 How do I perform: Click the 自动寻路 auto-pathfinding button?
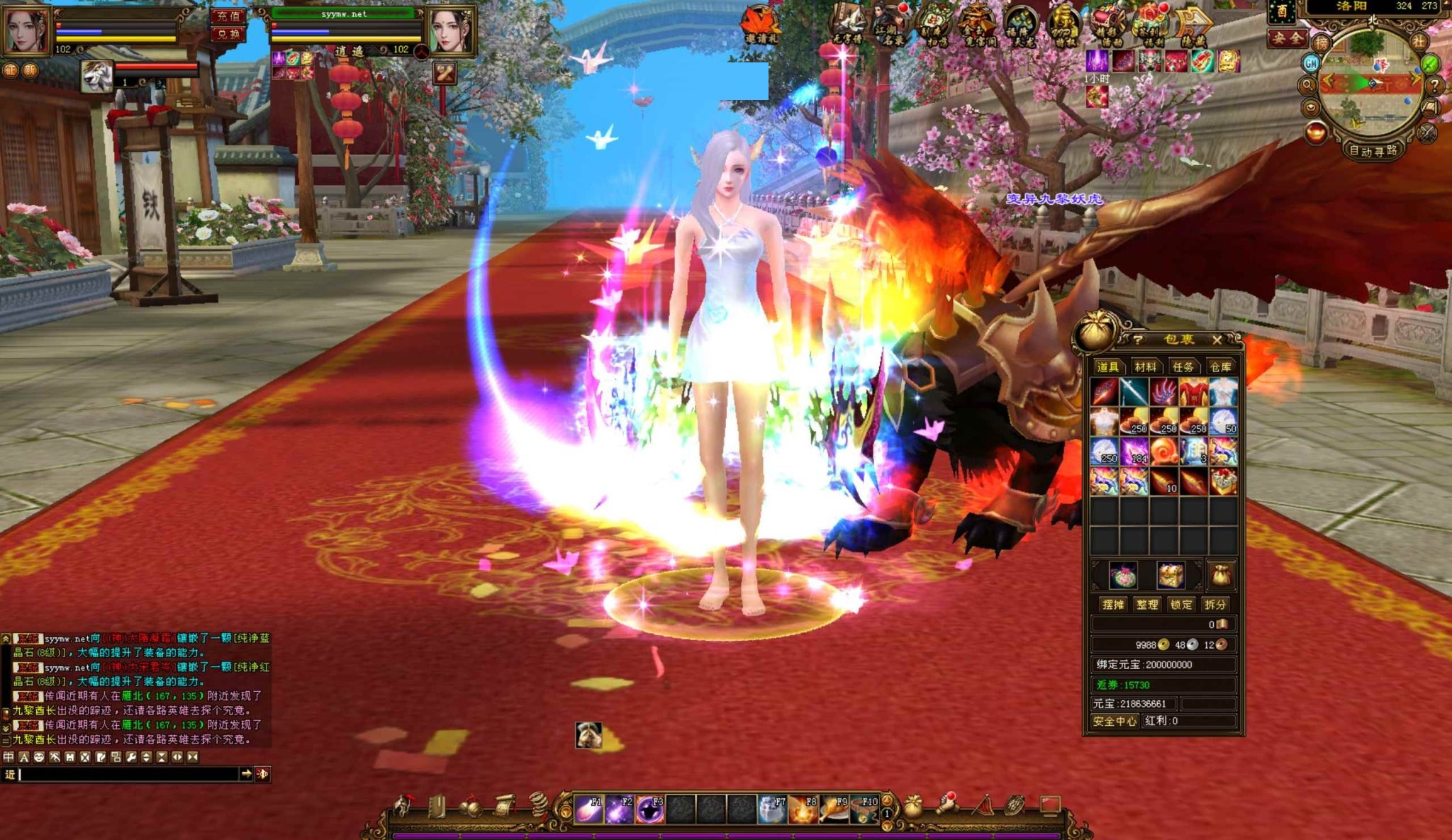pos(1373,151)
